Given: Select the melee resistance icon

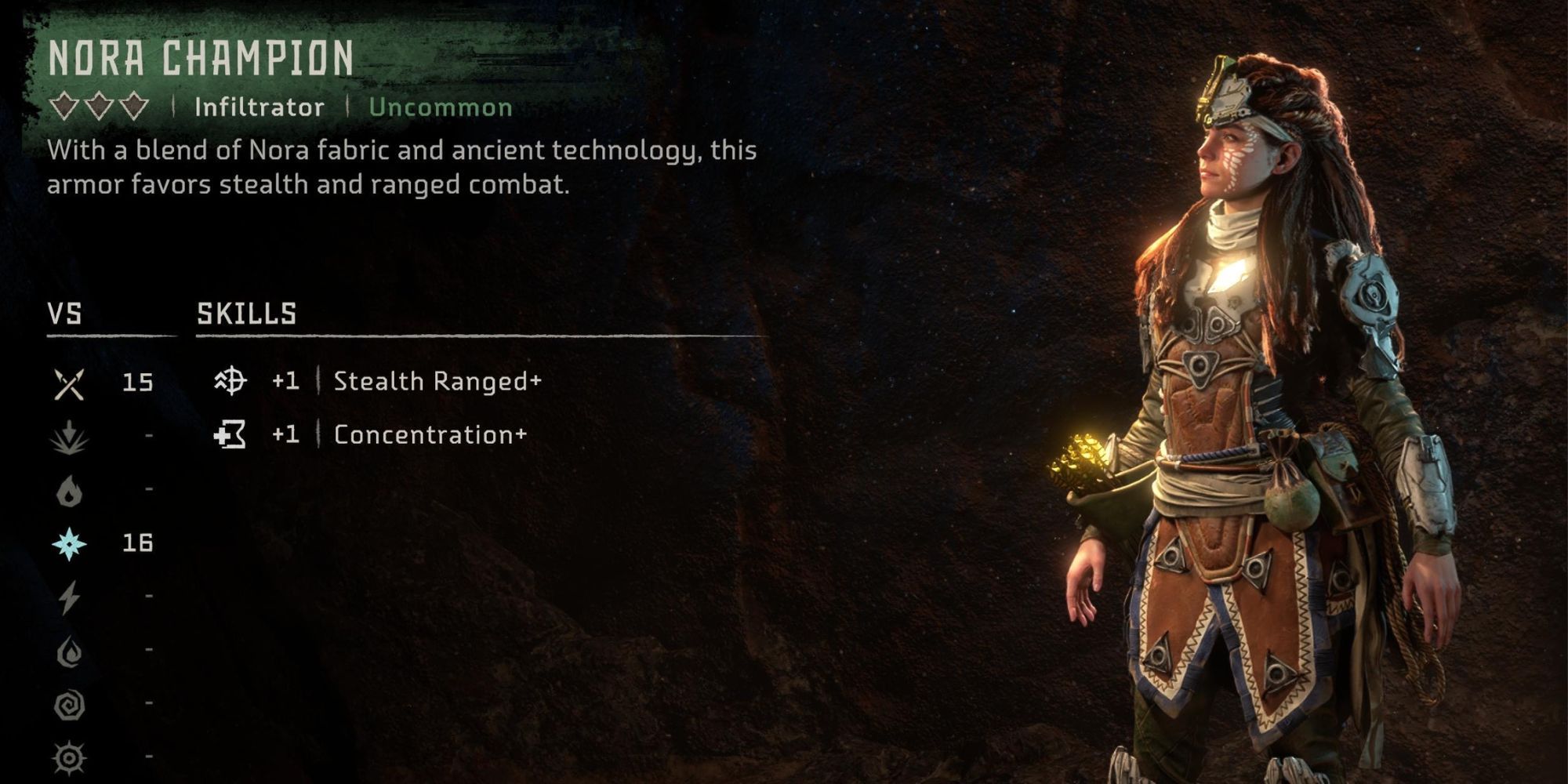Looking at the screenshot, I should [68, 384].
